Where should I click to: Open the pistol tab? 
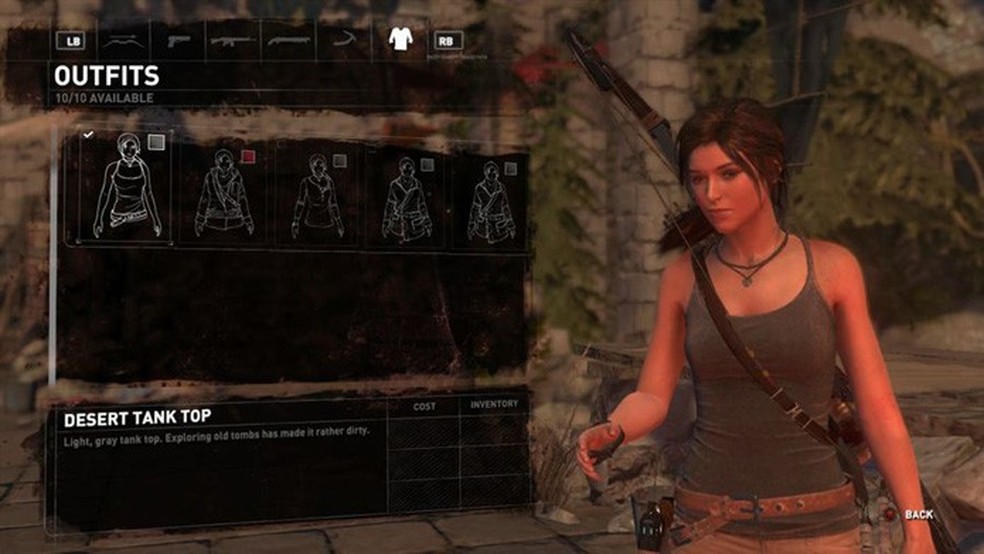(x=179, y=41)
